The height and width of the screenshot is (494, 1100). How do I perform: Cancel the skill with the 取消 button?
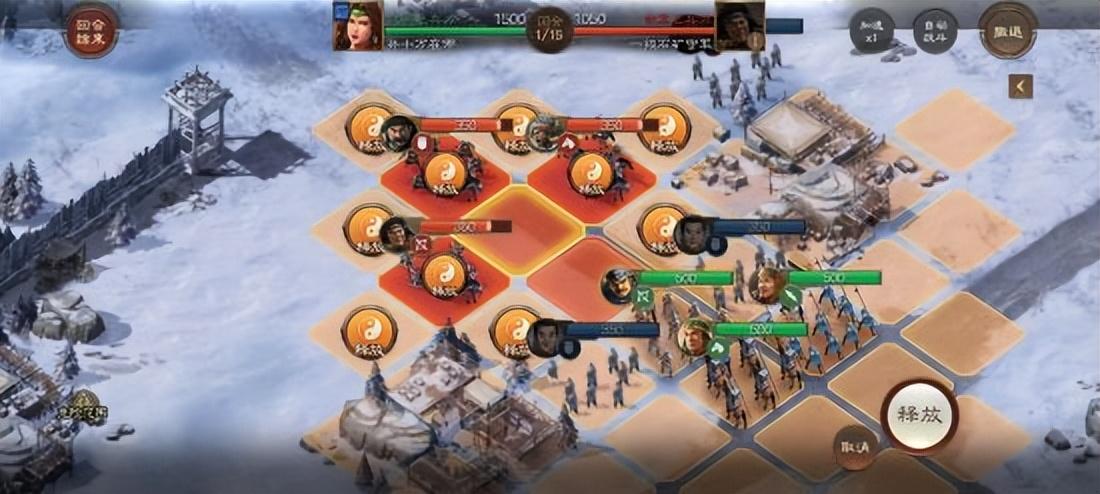[x=855, y=447]
